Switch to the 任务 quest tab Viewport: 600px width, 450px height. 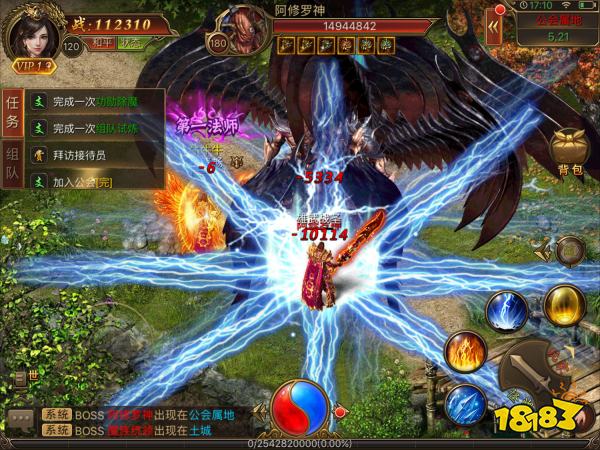point(13,110)
